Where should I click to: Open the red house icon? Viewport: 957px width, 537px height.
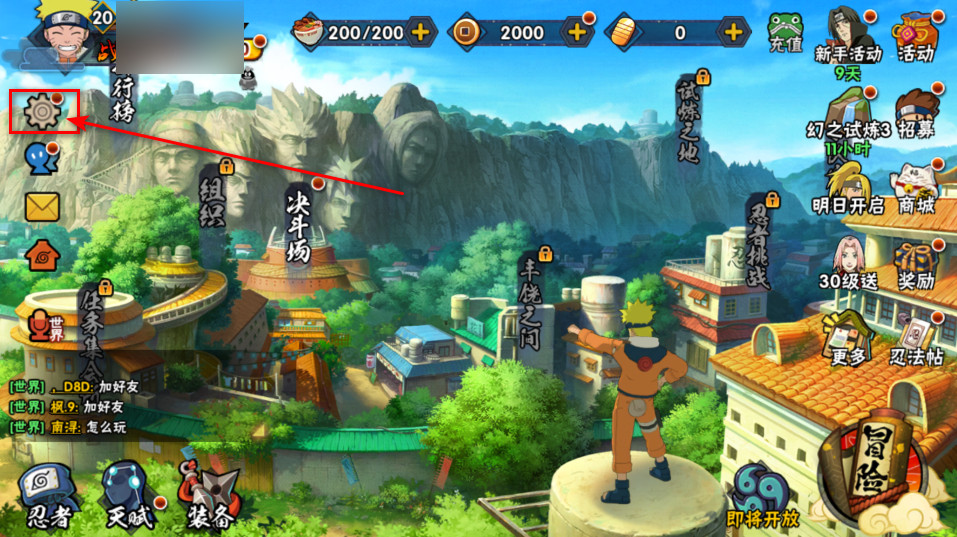pos(42,254)
